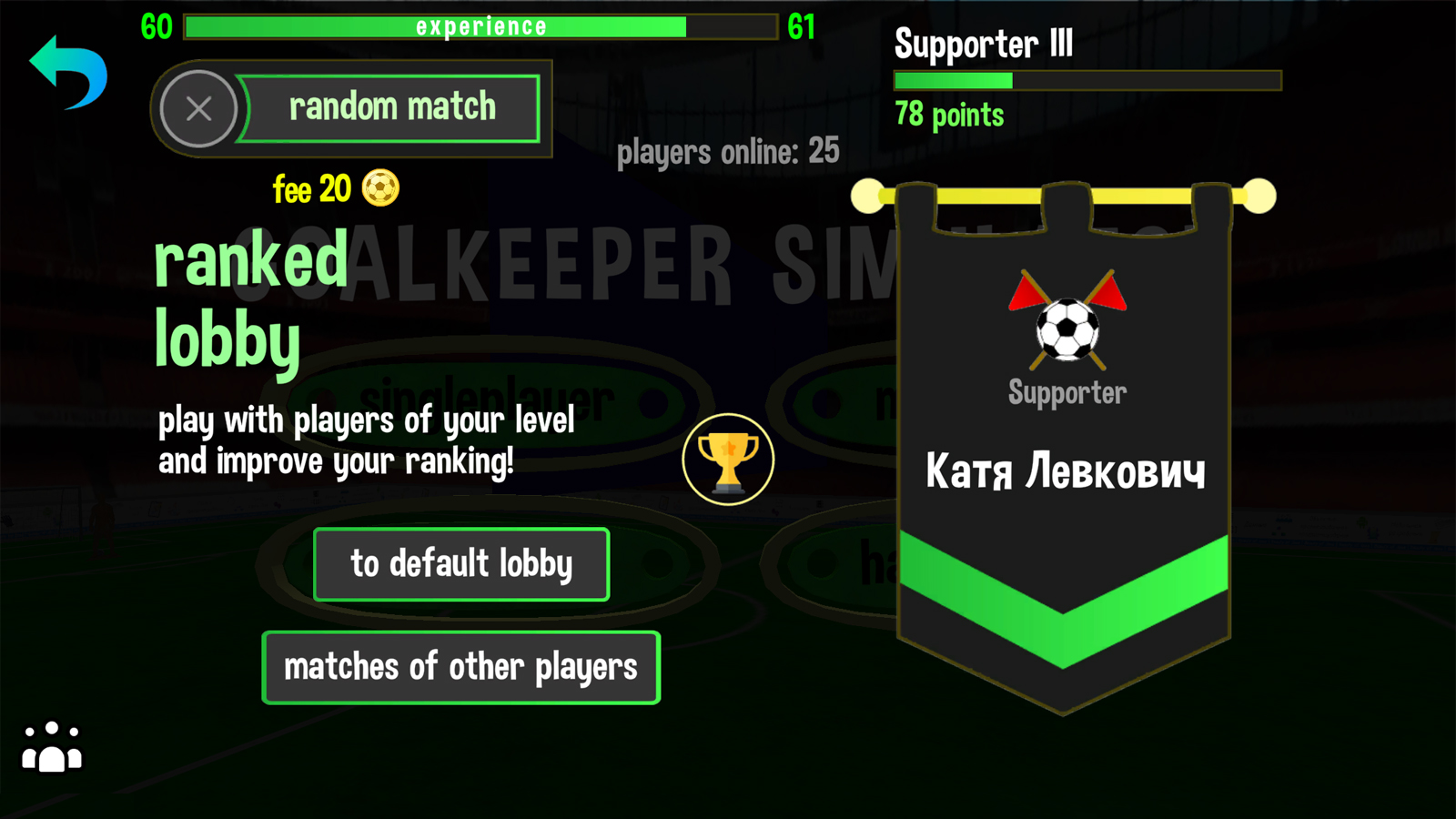The height and width of the screenshot is (819, 1456).
Task: Click the soccer ball emblem on the banner
Action: click(1067, 330)
